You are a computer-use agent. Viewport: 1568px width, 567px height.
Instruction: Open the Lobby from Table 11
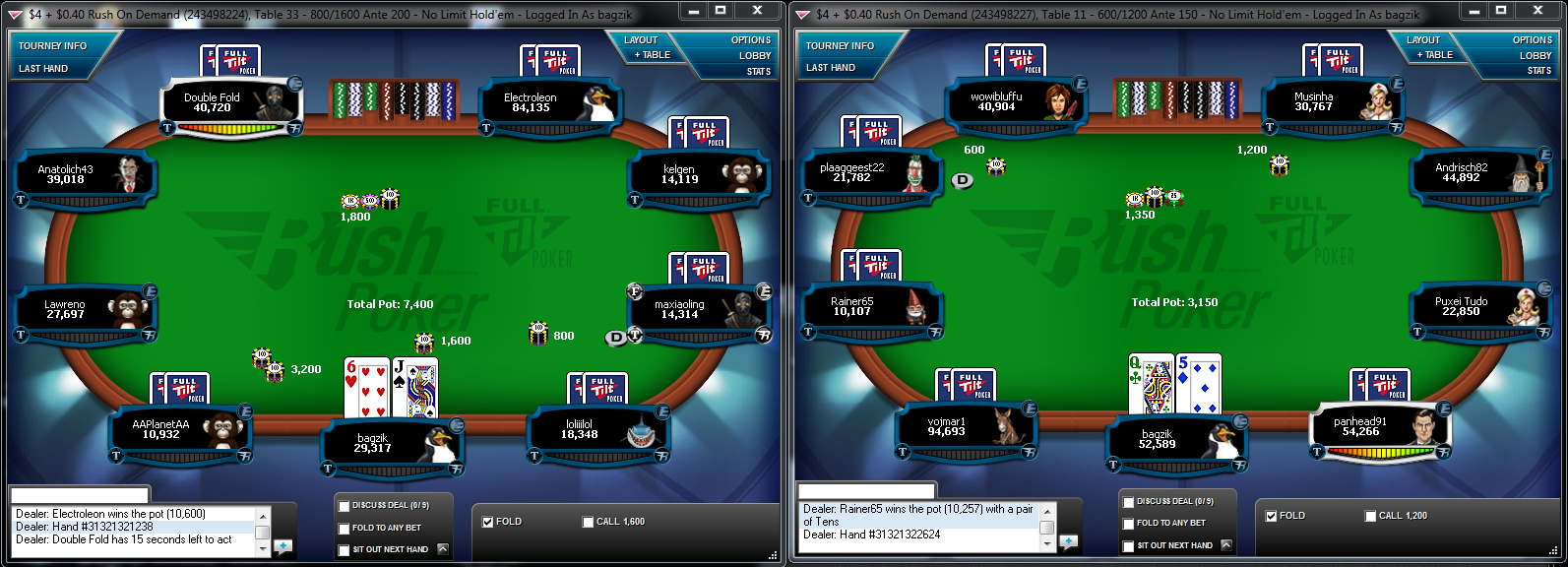(x=1535, y=56)
